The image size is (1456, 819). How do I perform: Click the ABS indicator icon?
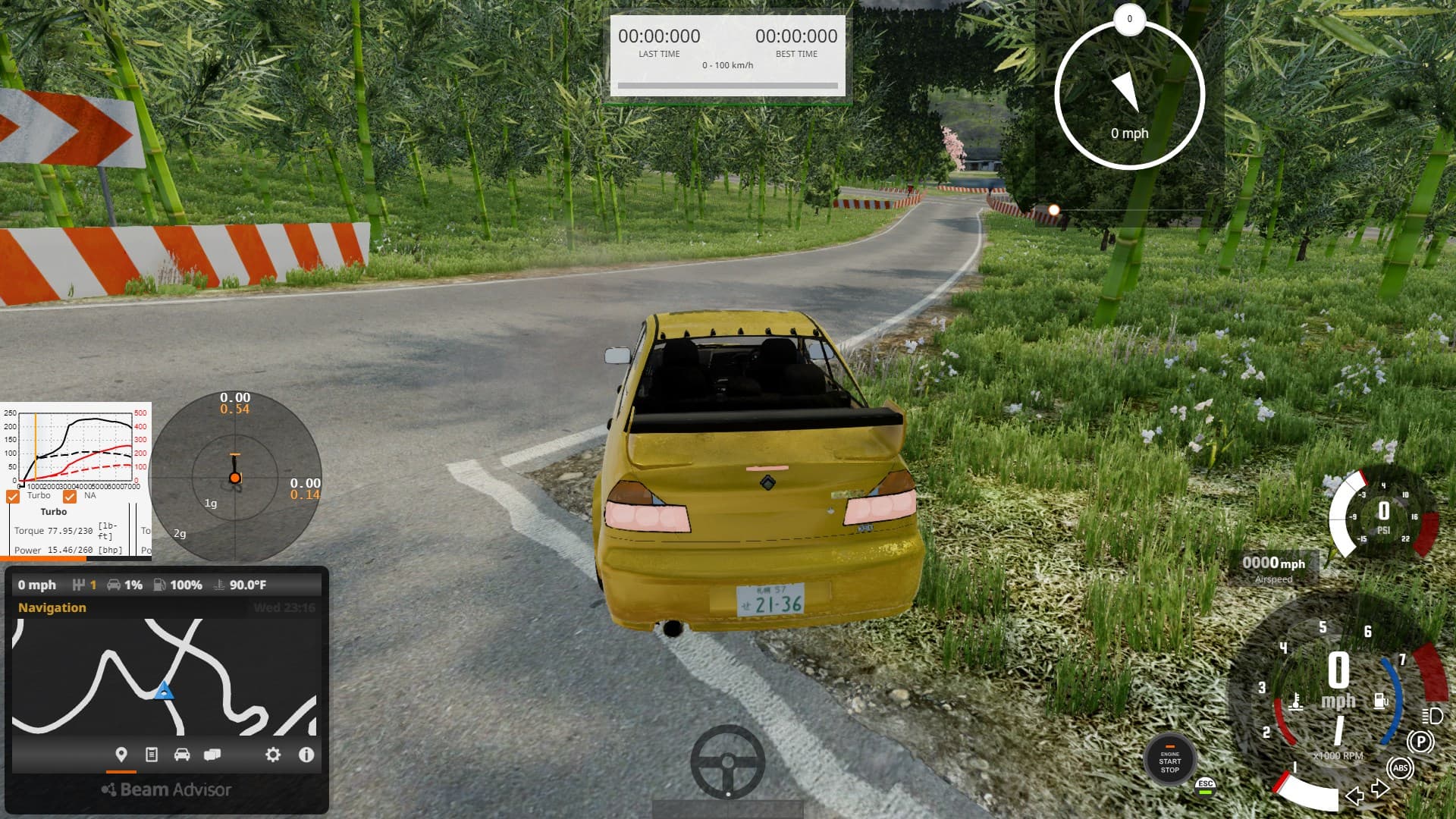click(1400, 768)
